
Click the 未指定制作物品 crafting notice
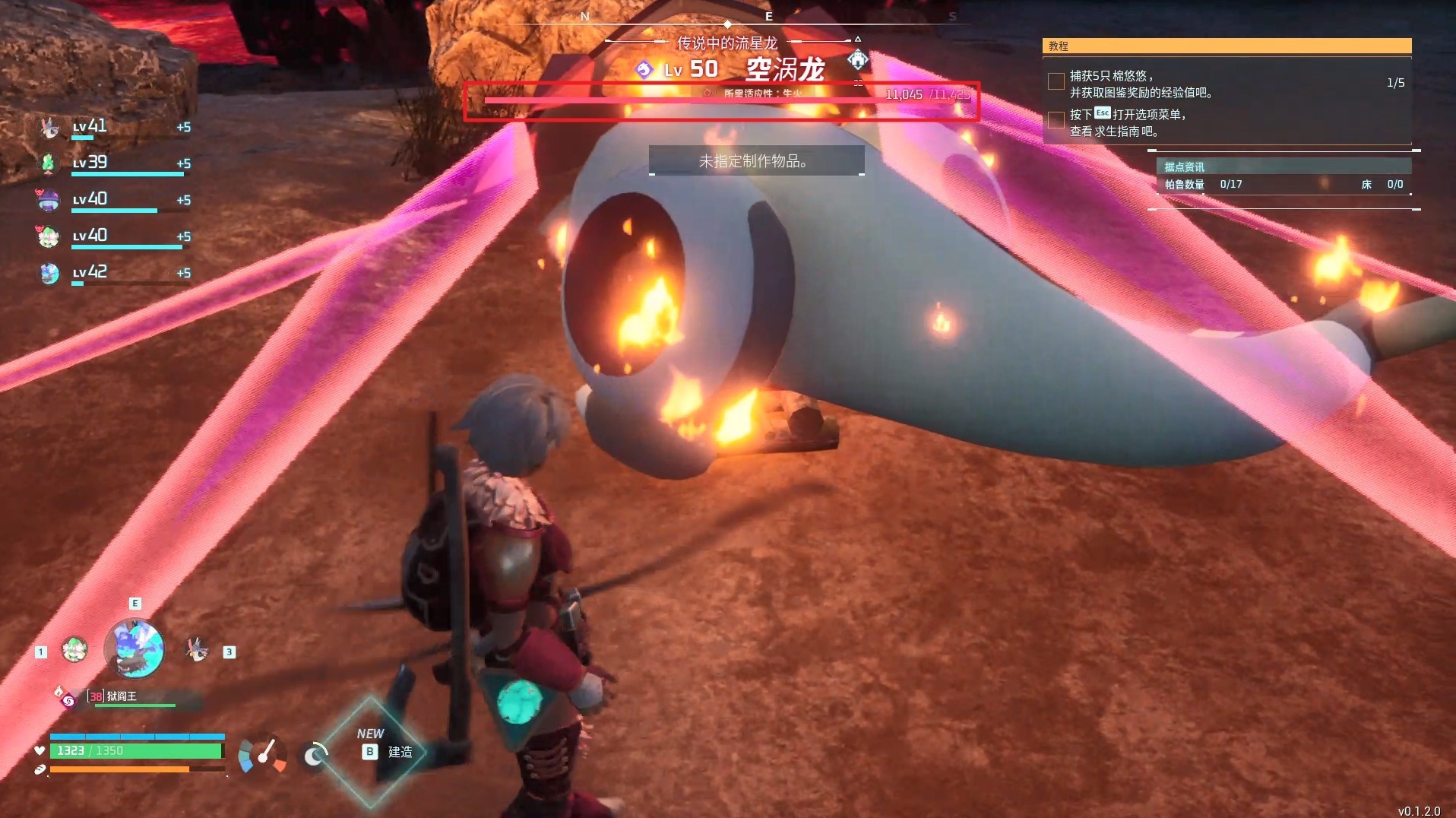[x=756, y=161]
